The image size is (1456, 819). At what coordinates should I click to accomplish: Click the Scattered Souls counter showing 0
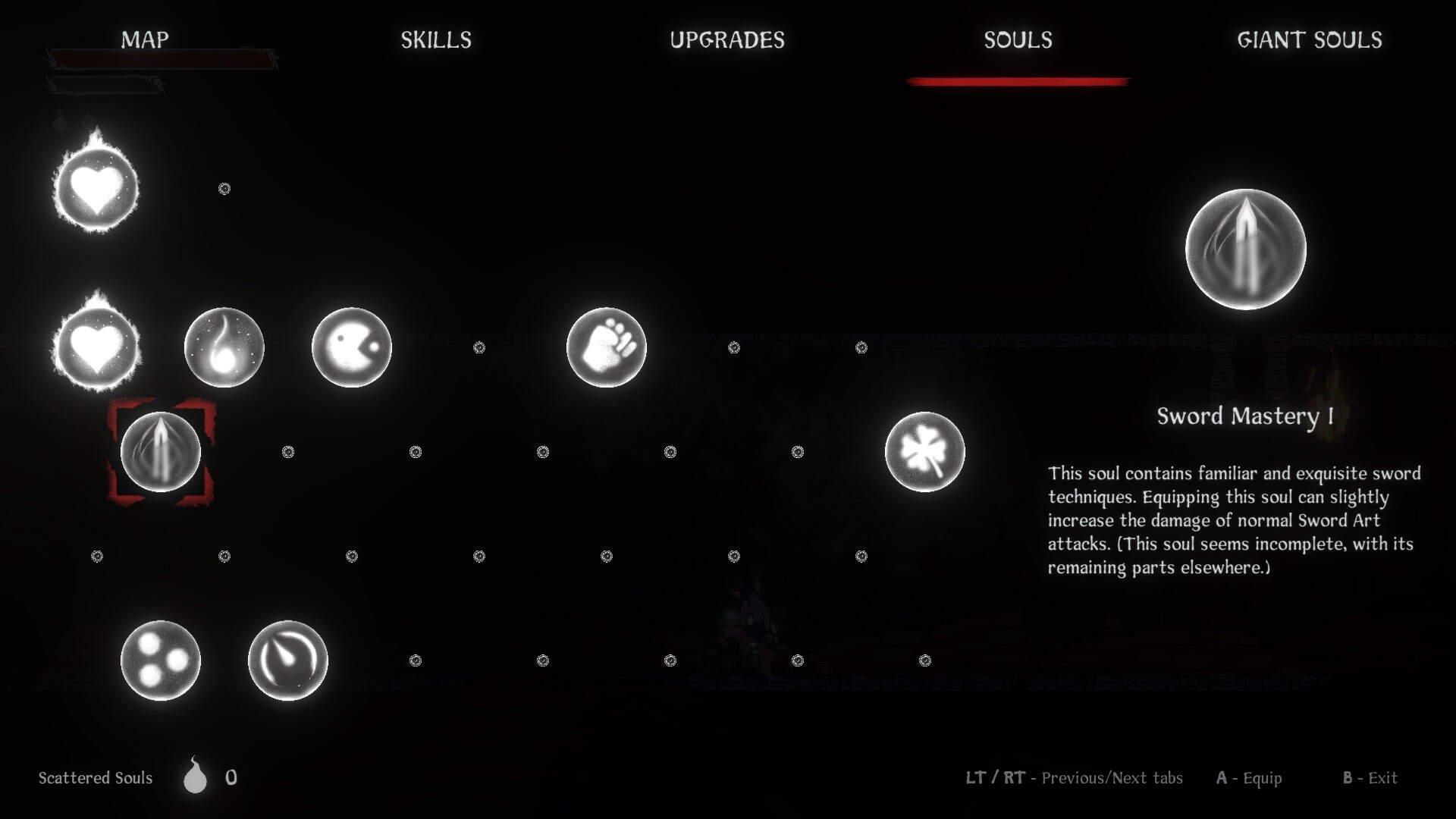pos(231,777)
